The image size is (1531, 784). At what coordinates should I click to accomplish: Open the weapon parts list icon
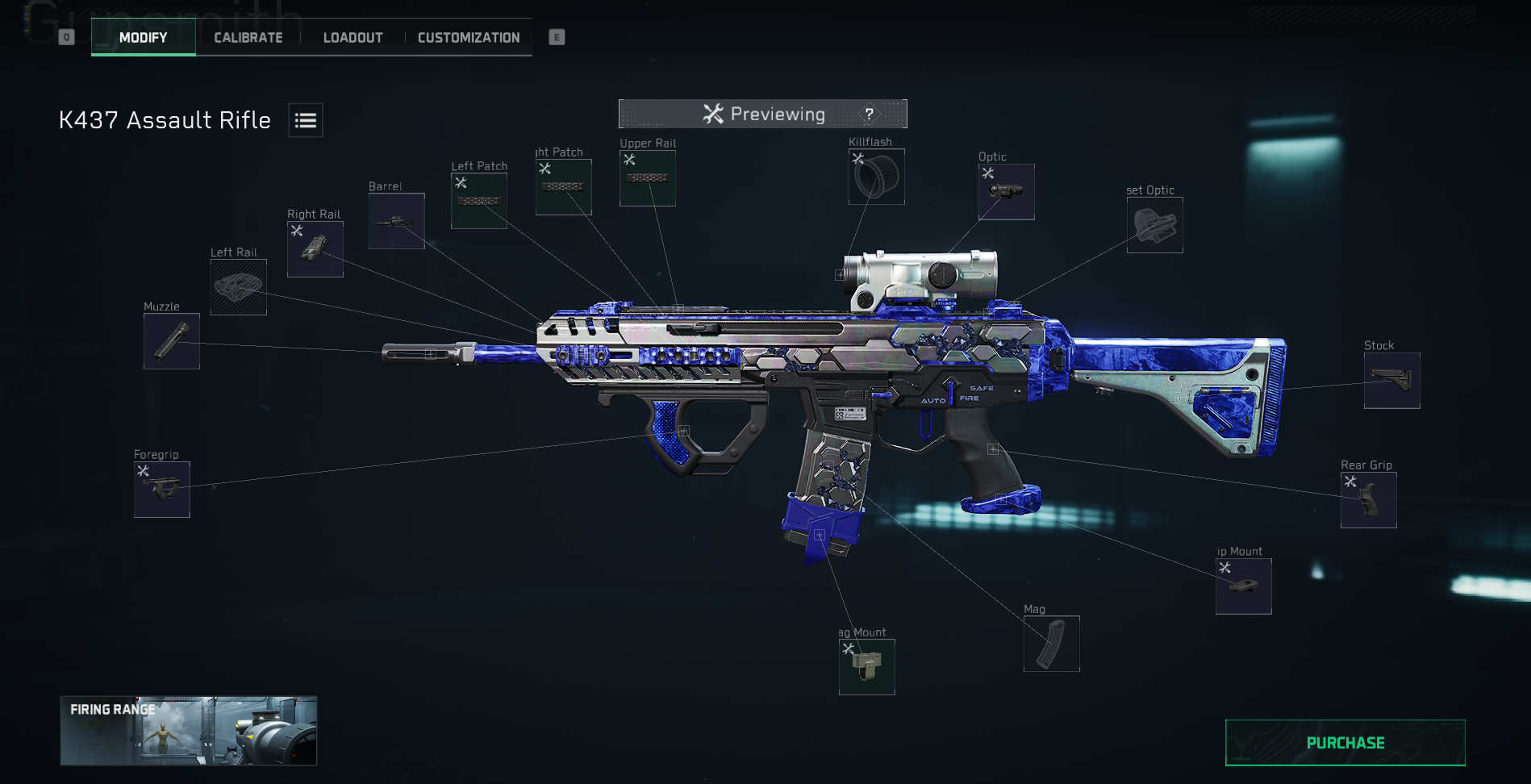tap(305, 119)
